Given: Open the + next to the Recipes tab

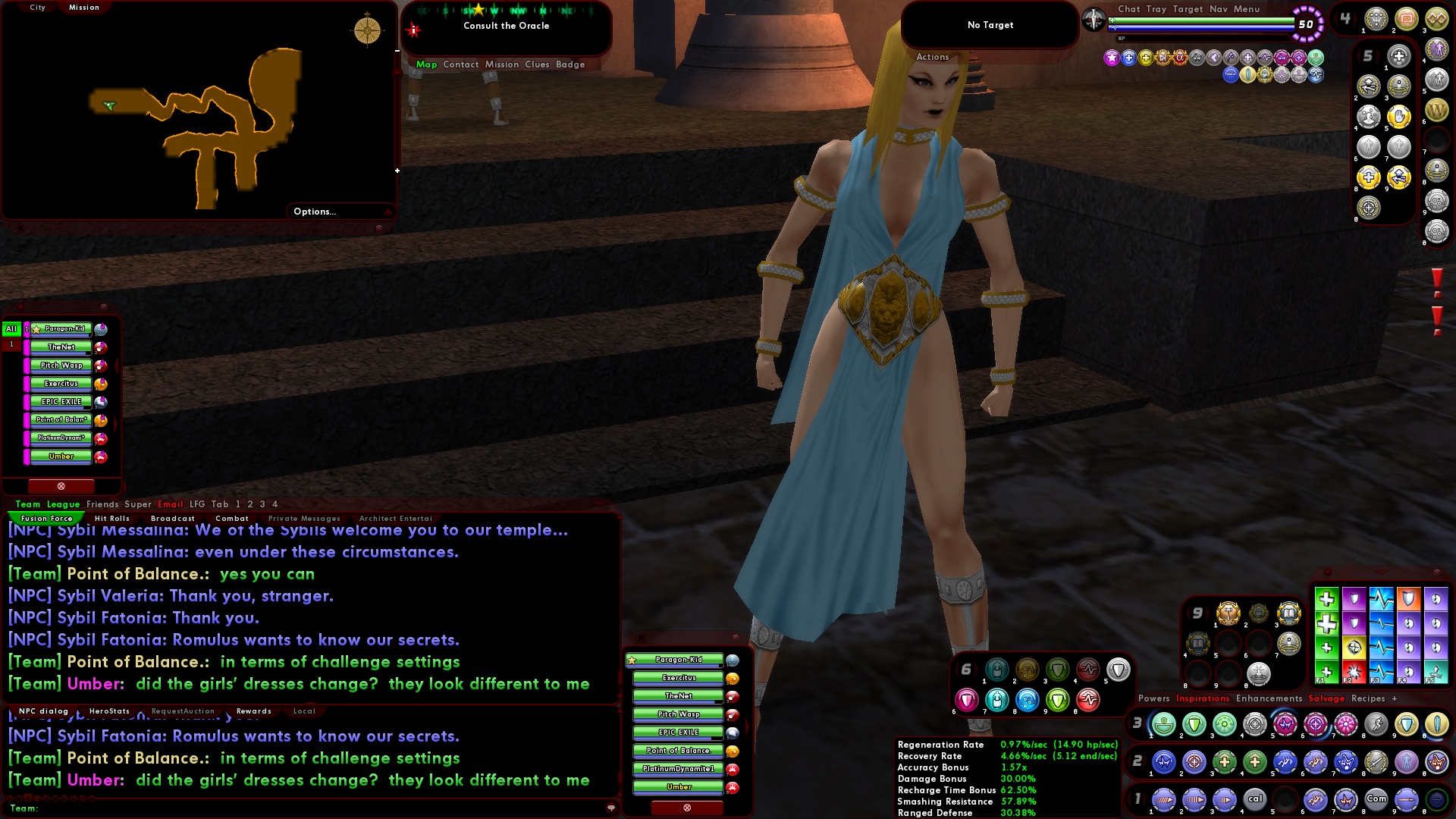Looking at the screenshot, I should 1395,698.
